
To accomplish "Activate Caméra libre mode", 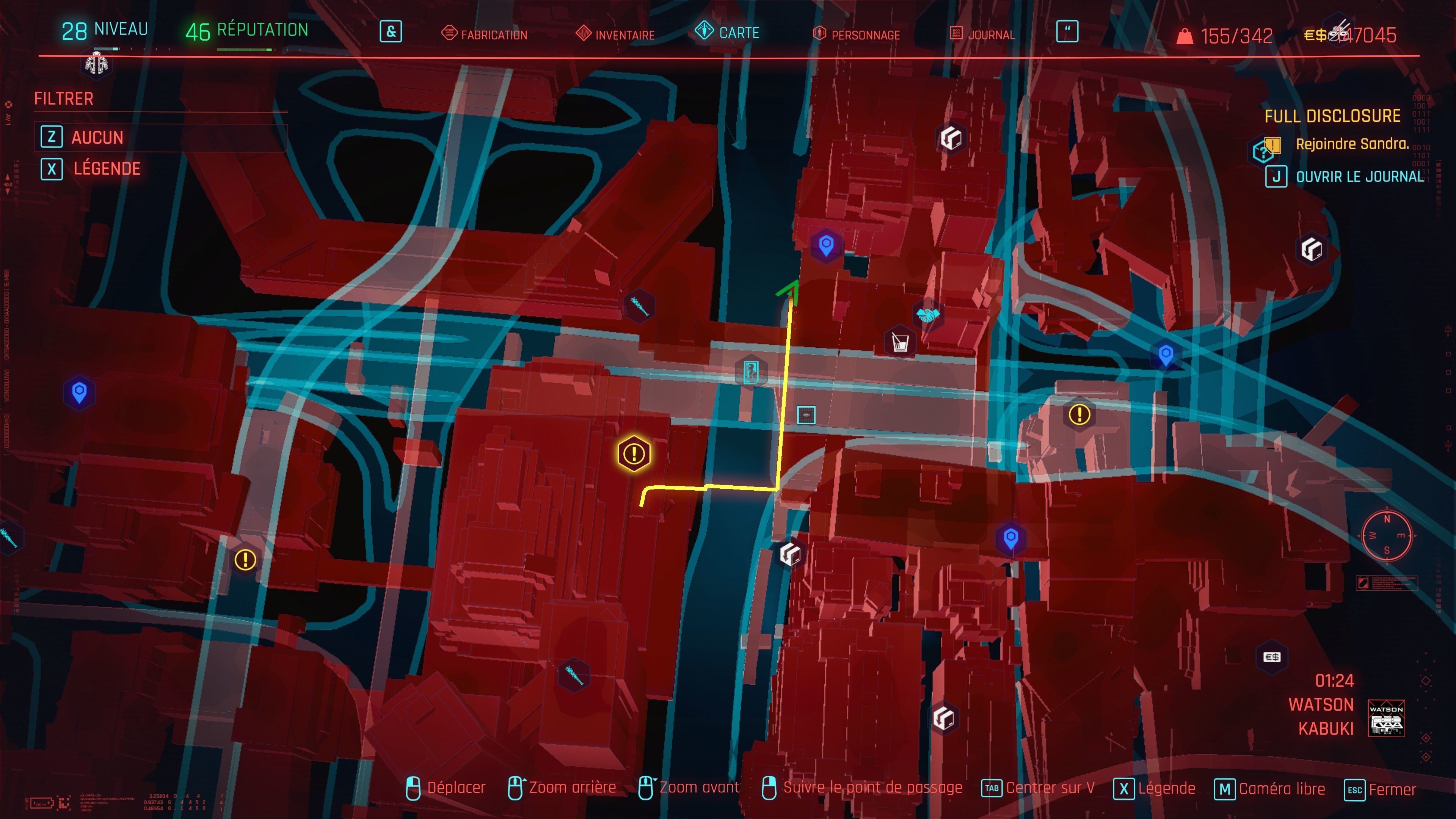I will tap(1270, 789).
